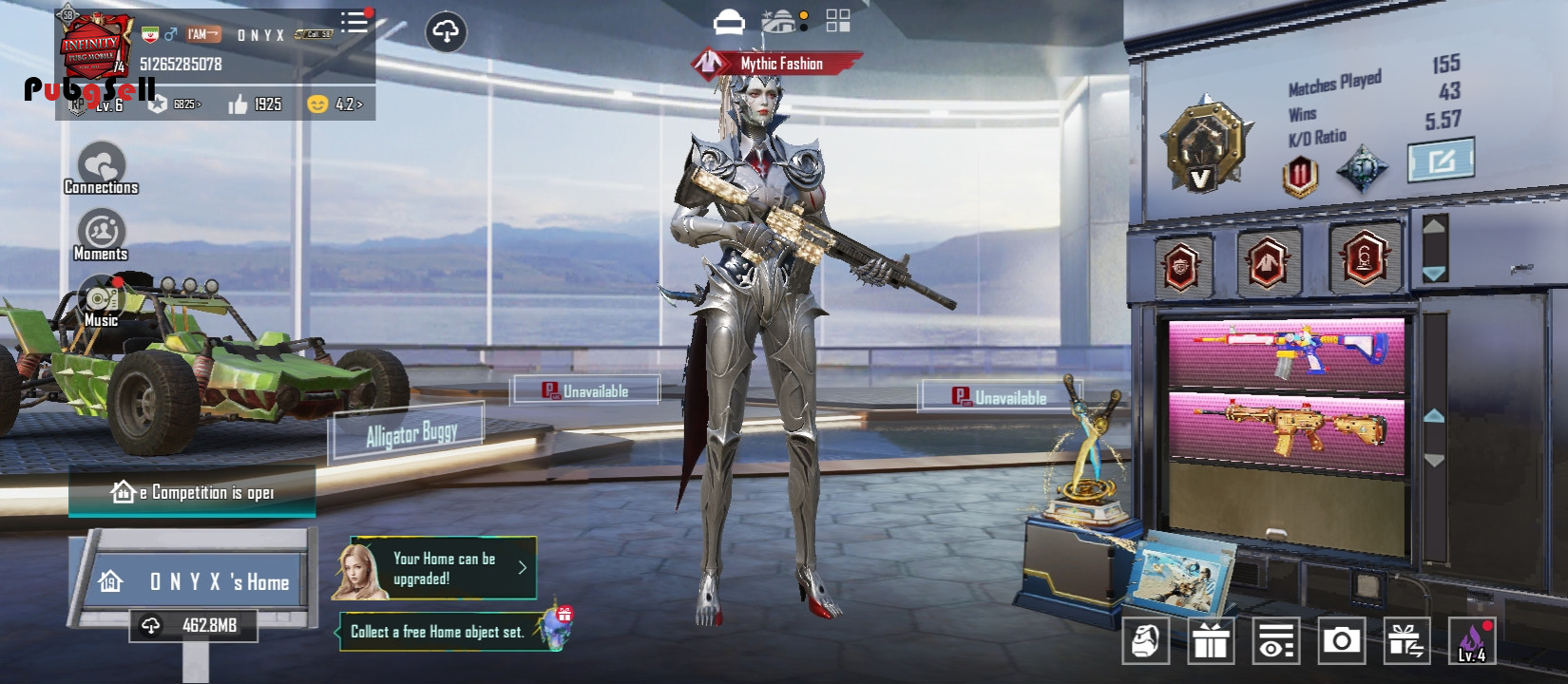Image resolution: width=1568 pixels, height=684 pixels.
Task: Open the backpack inventory icon
Action: [1147, 641]
